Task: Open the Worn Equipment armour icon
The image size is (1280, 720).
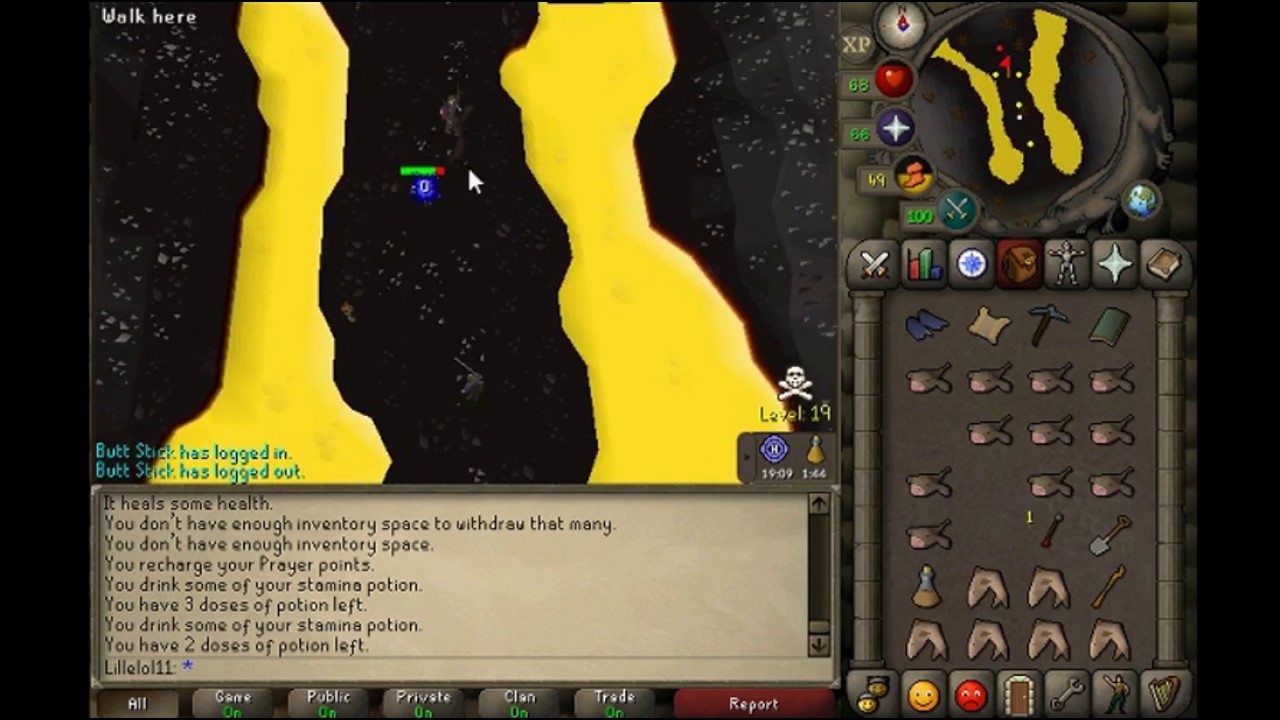Action: click(x=1067, y=264)
